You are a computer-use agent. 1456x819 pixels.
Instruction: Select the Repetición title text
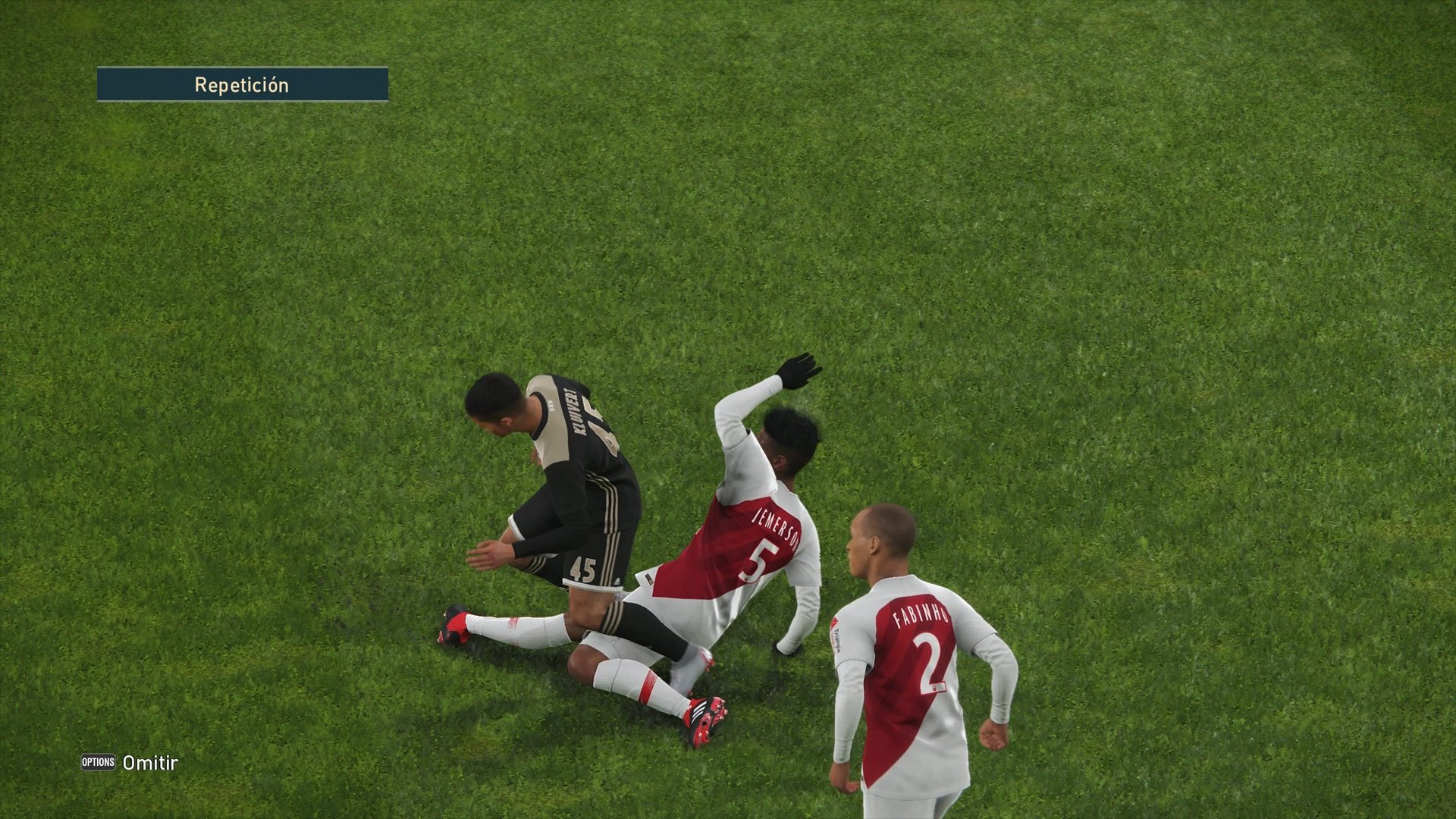[x=242, y=85]
